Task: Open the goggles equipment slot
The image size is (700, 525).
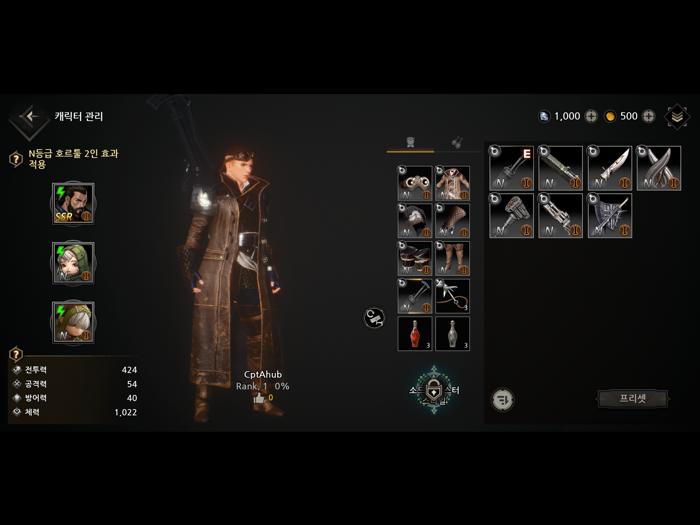Action: coord(415,184)
